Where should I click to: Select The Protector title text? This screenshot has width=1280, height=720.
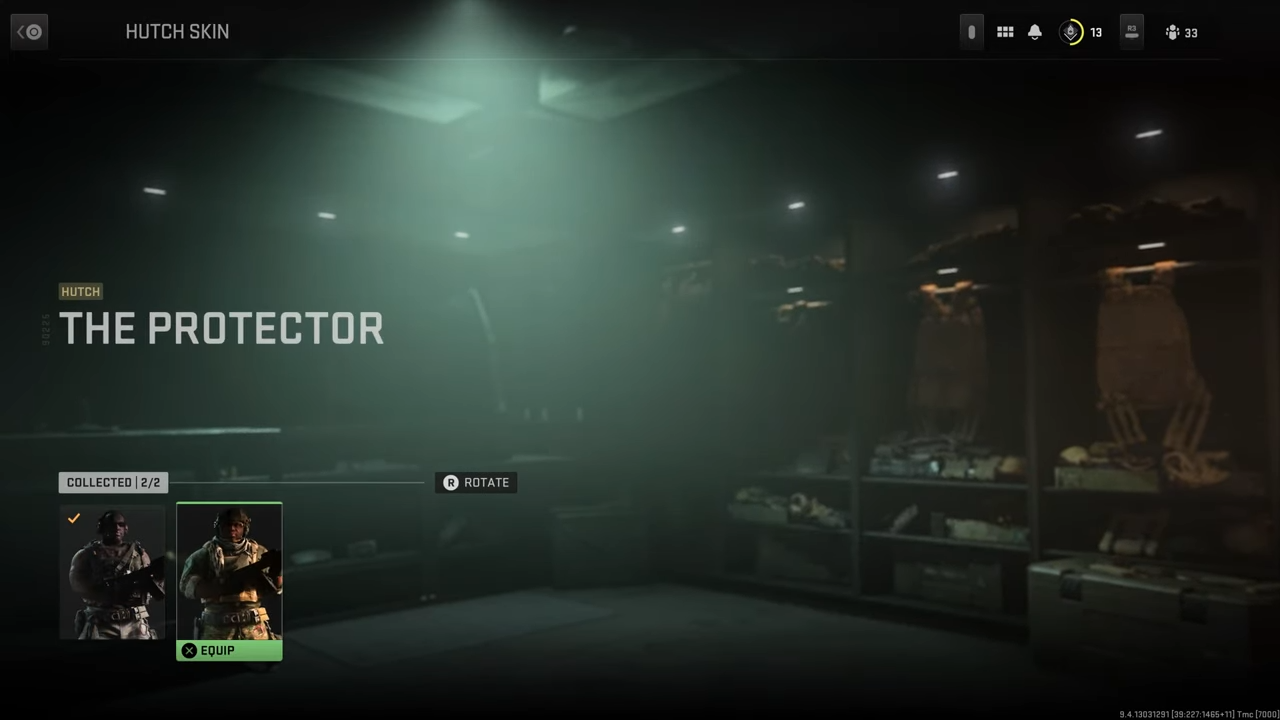pos(221,328)
